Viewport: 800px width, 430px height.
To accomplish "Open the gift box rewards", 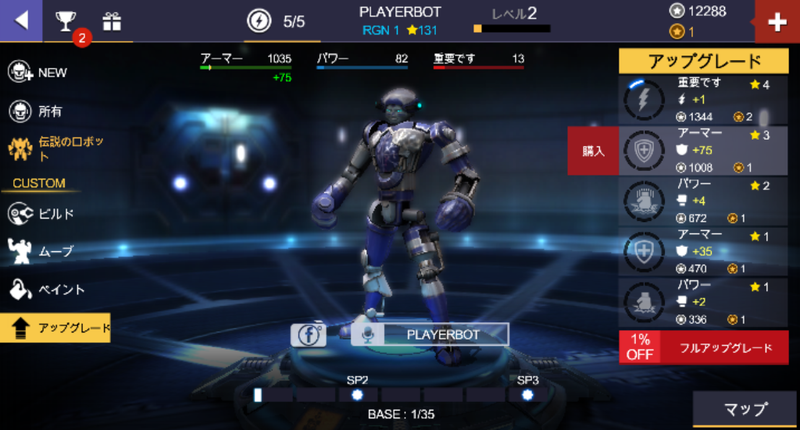I will click(111, 21).
